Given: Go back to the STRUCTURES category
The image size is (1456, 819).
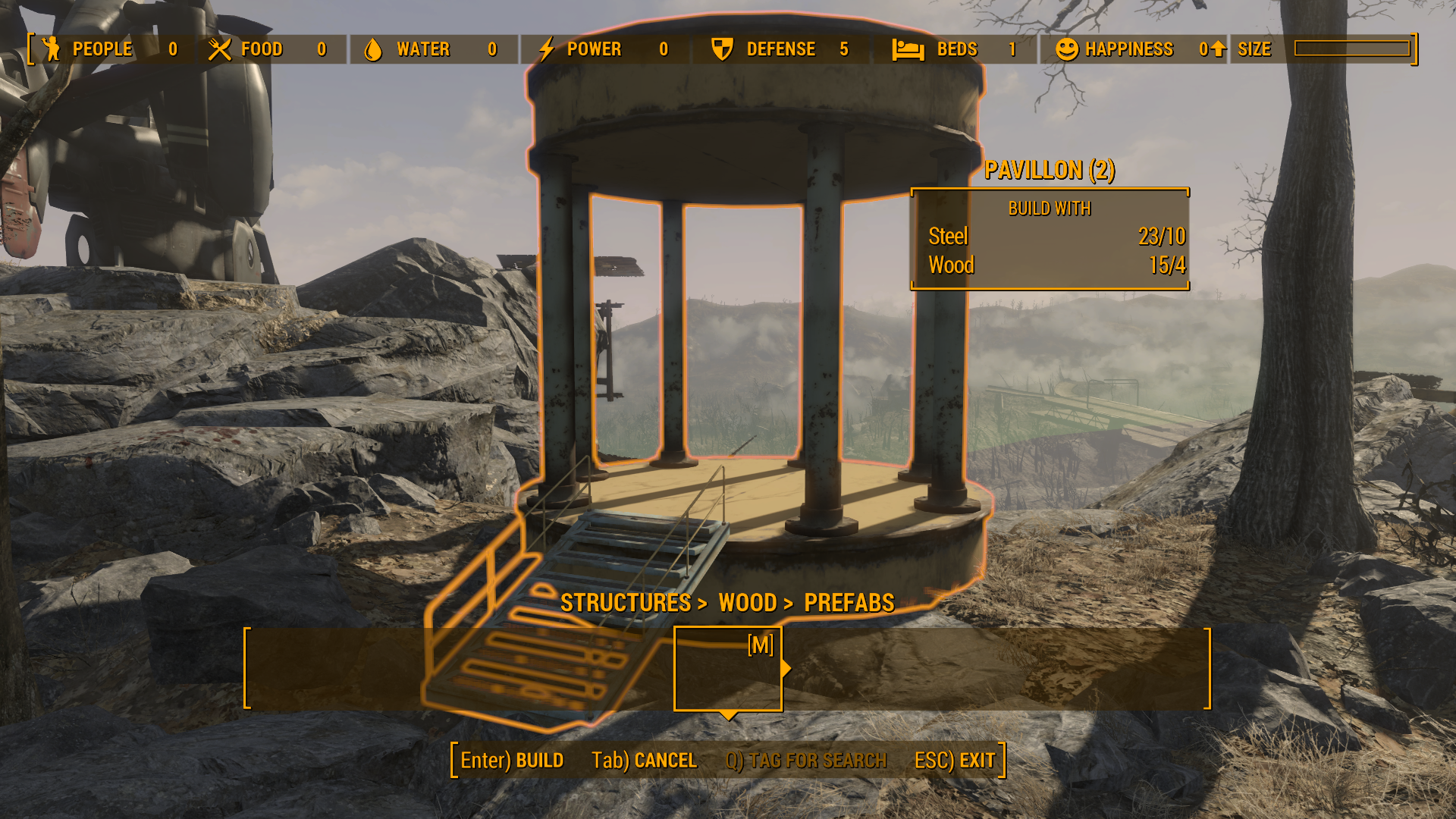Looking at the screenshot, I should tap(625, 603).
